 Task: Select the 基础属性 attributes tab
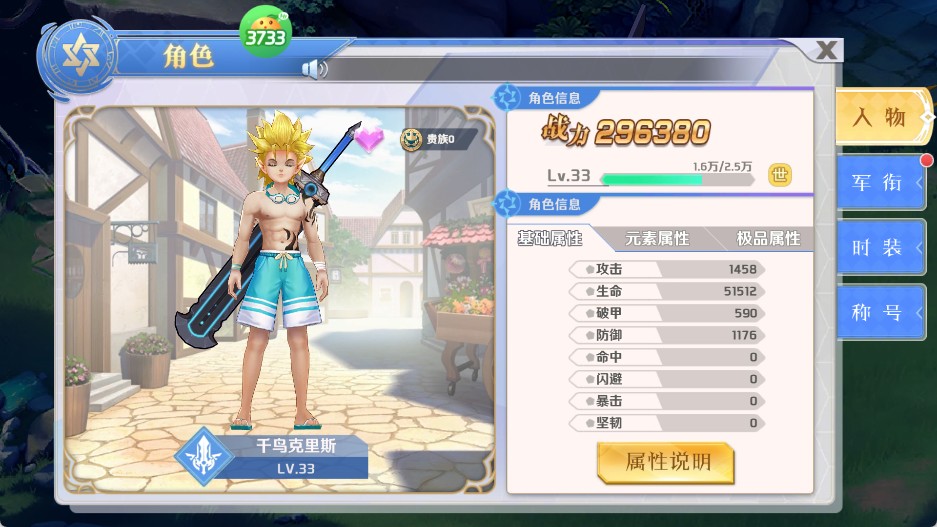(x=550, y=238)
